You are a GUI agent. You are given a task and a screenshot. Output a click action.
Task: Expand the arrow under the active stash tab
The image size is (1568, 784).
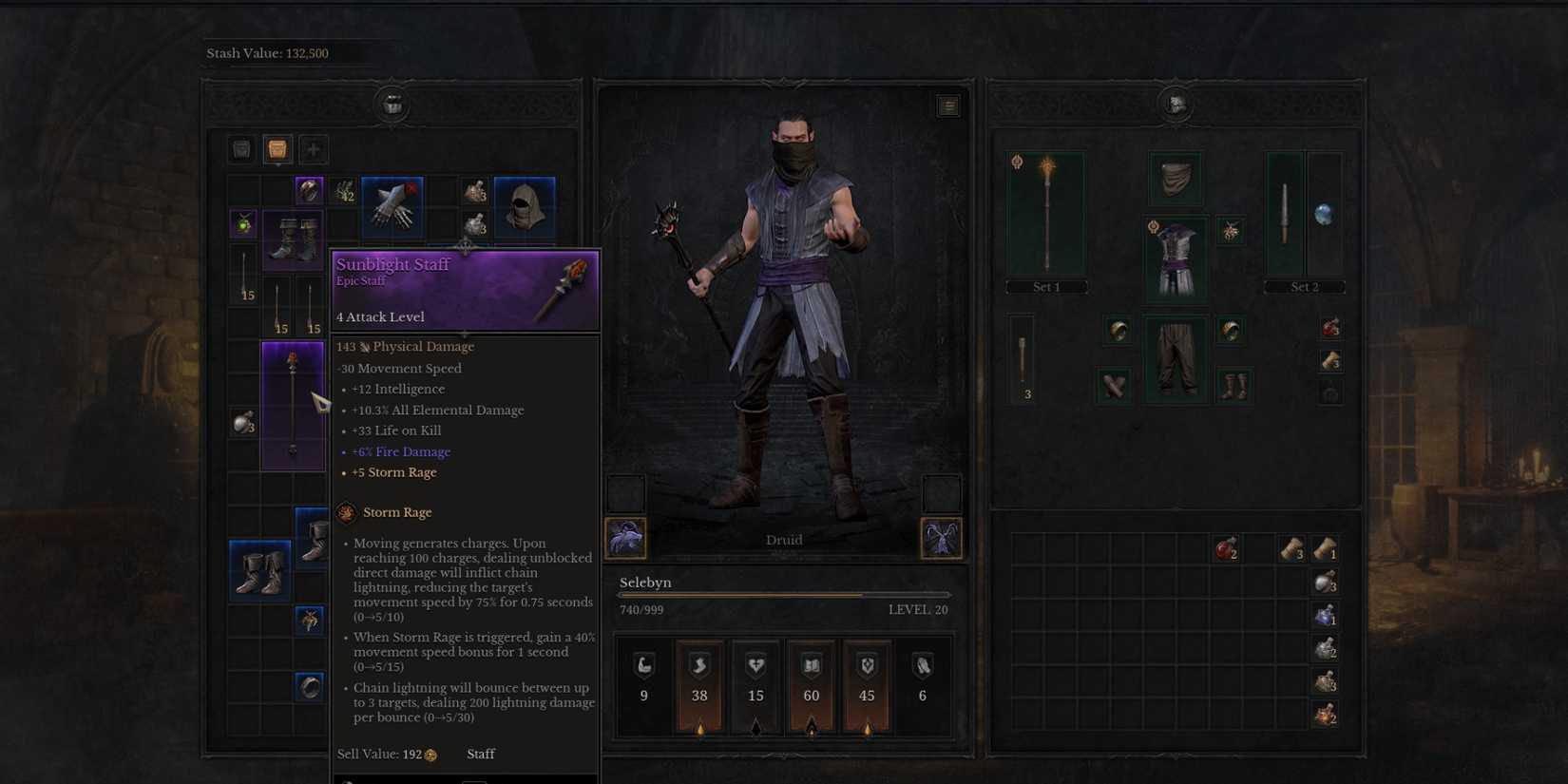[x=277, y=163]
